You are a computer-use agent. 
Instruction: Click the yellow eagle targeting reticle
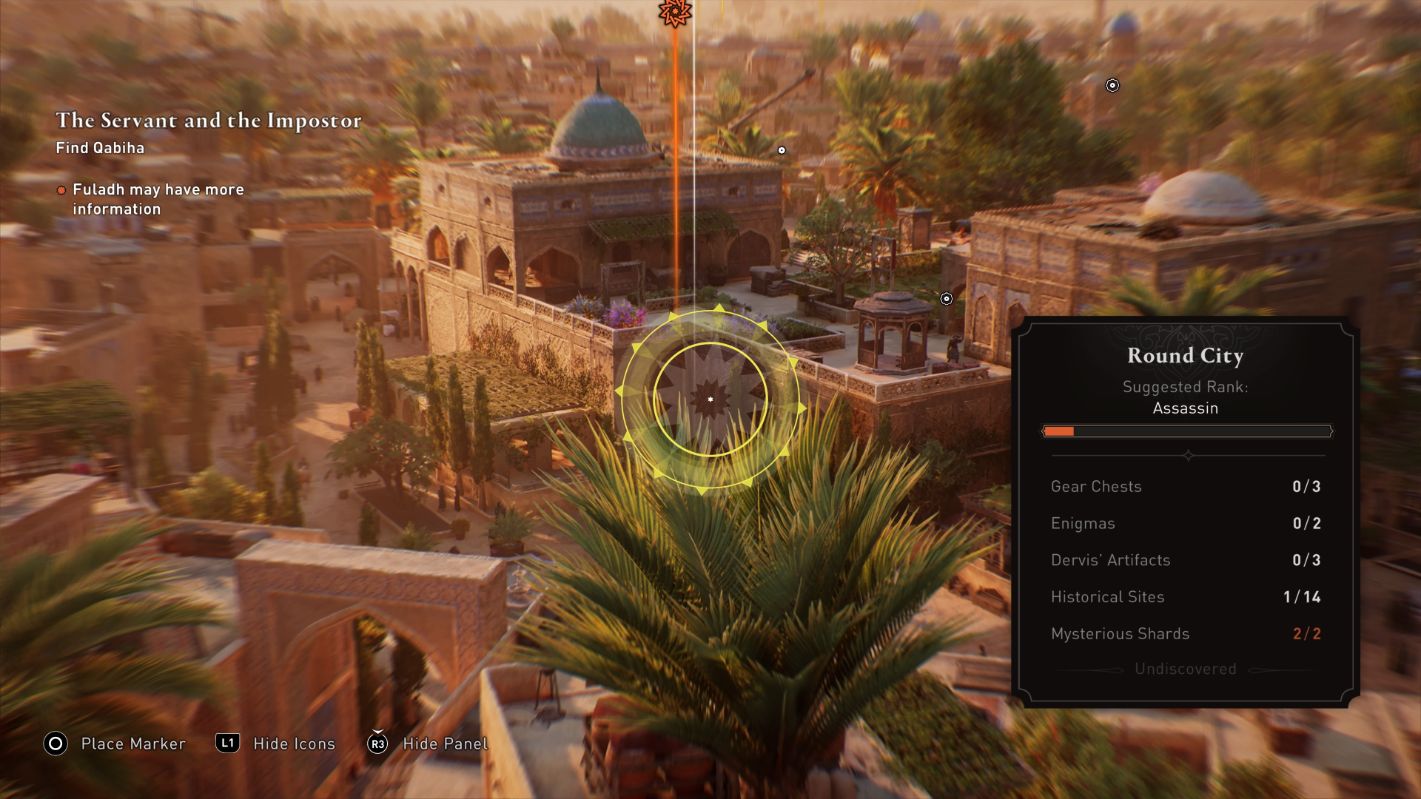[x=710, y=397]
